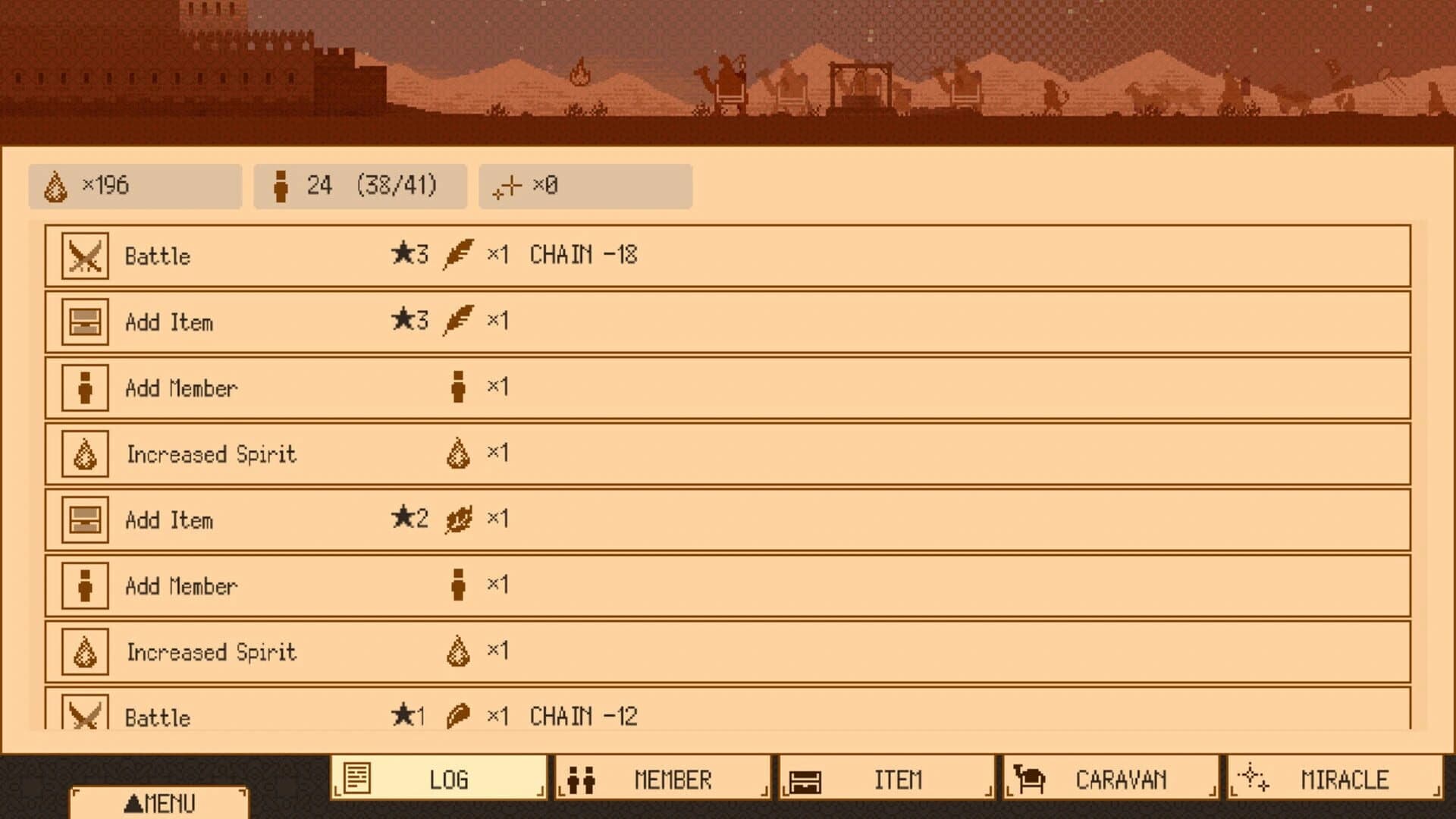The height and width of the screenshot is (819, 1456).
Task: Click the member counter showing 24 (38/41)
Action: (360, 186)
